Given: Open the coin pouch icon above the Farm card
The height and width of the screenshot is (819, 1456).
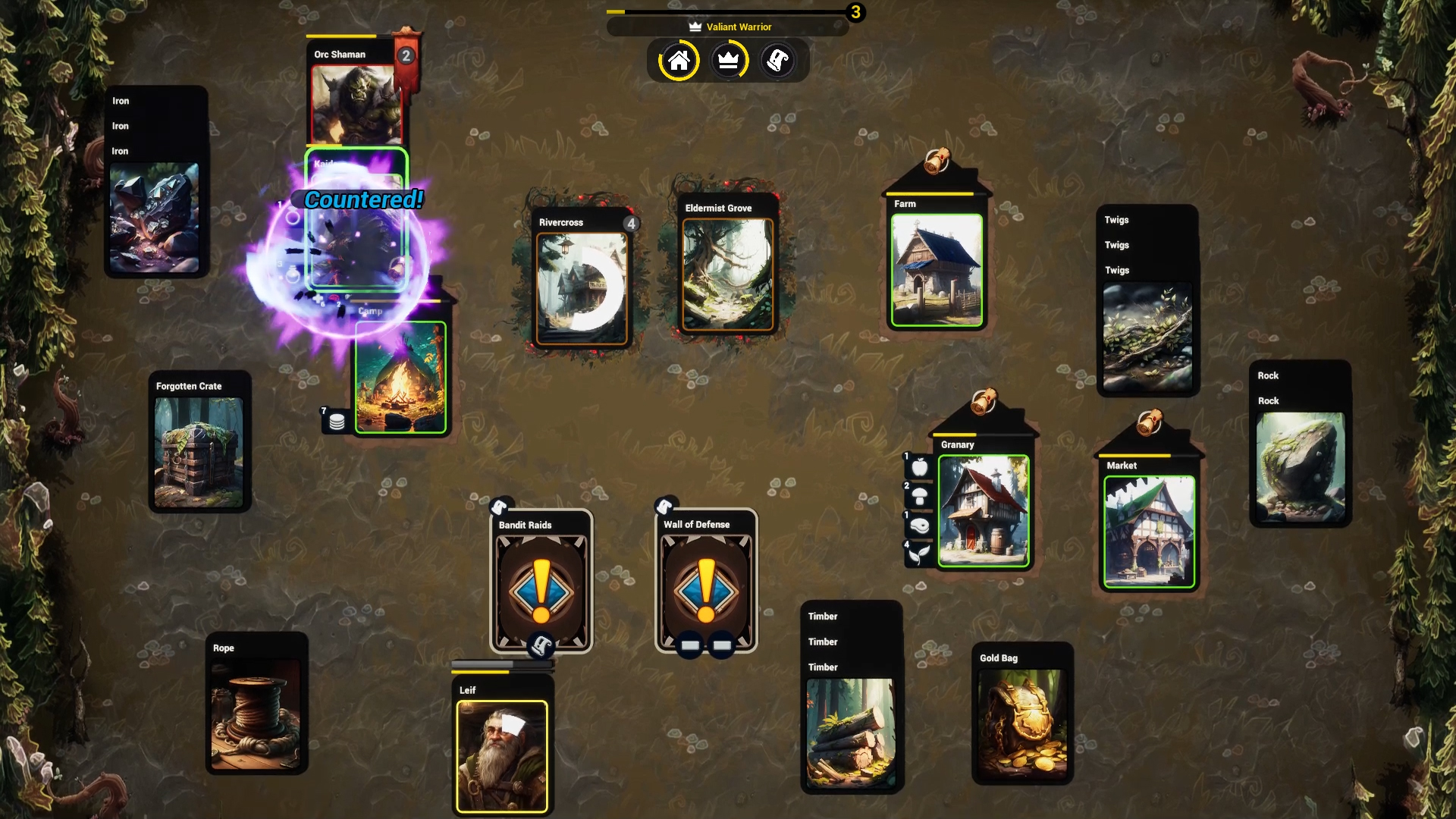Looking at the screenshot, I should pos(938,161).
